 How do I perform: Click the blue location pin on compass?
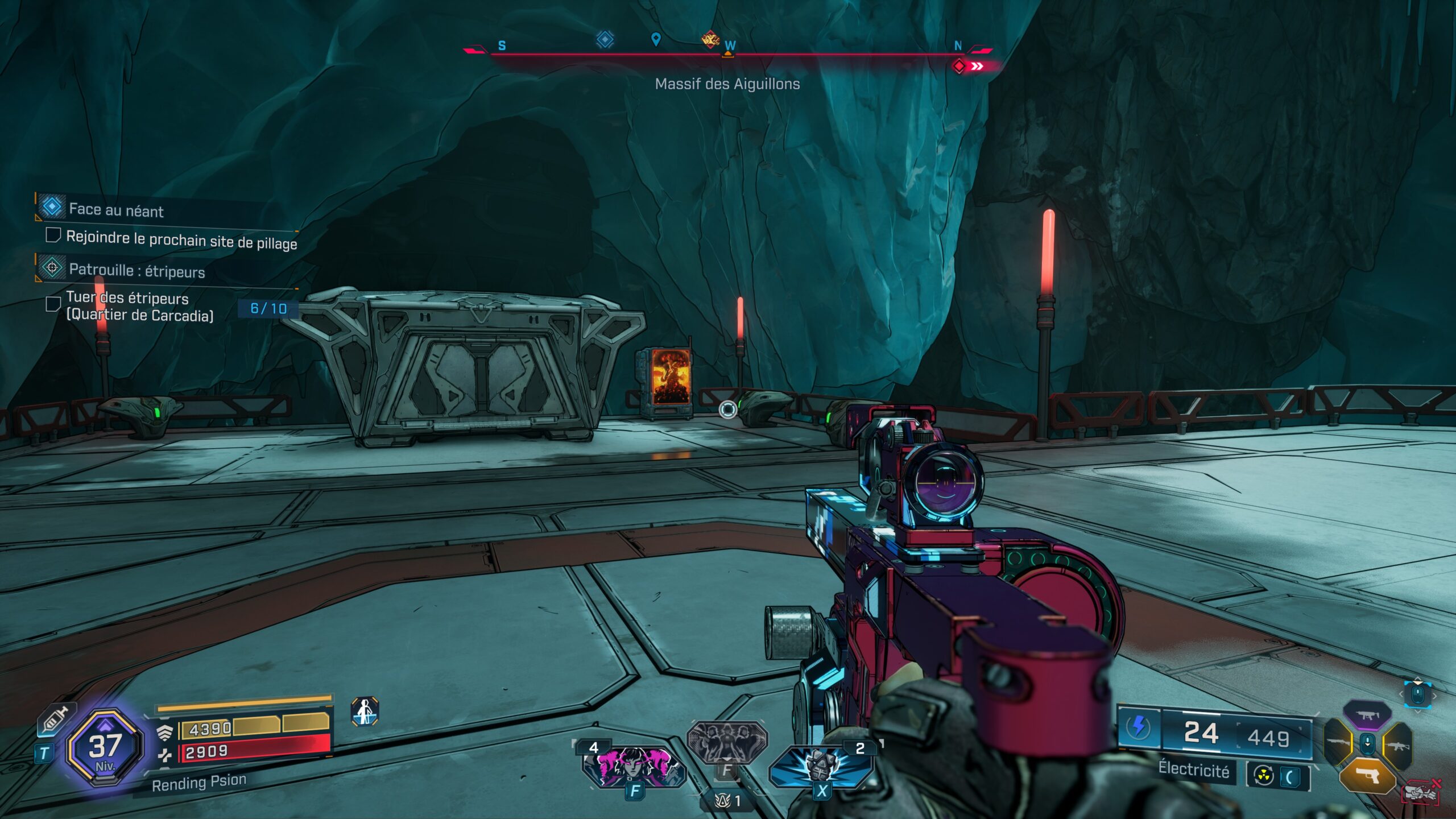[656, 39]
